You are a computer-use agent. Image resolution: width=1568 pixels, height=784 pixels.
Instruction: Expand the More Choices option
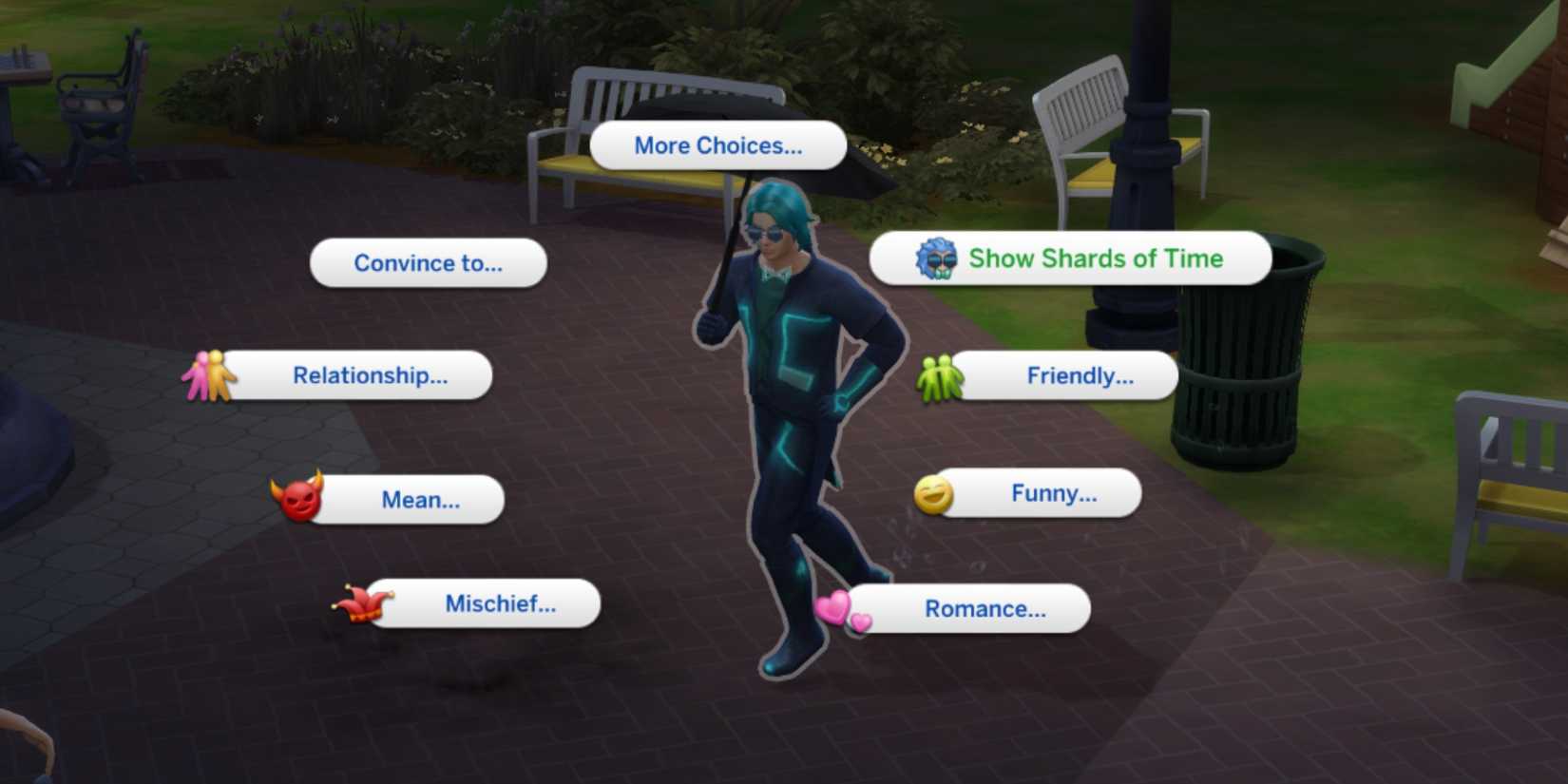coord(717,145)
